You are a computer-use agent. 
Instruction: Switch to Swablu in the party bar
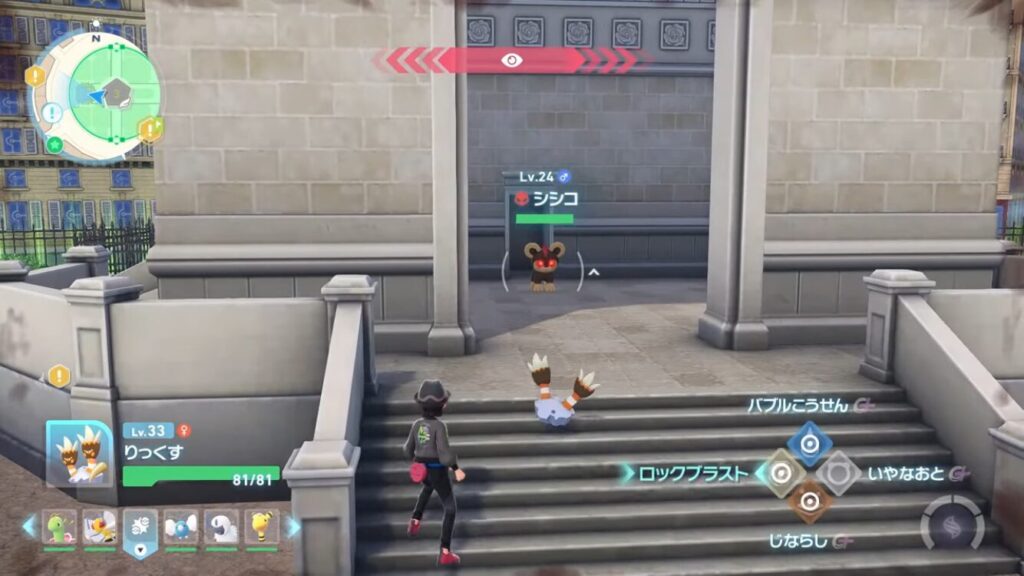click(x=180, y=526)
